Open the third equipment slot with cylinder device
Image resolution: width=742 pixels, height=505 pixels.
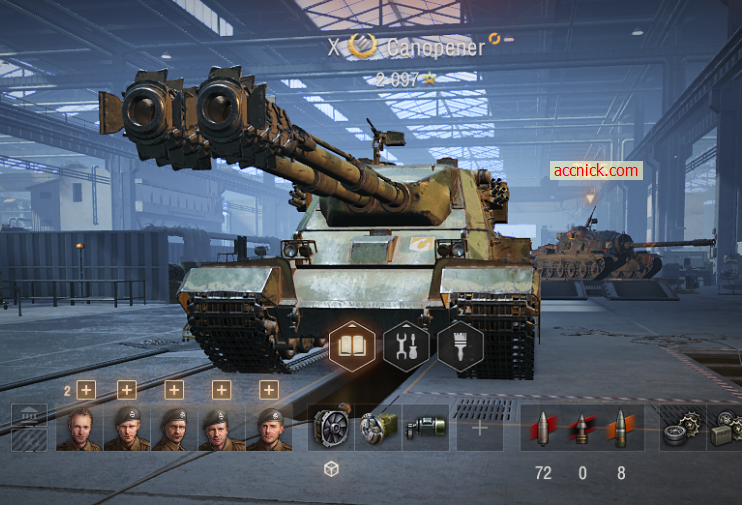tap(425, 427)
